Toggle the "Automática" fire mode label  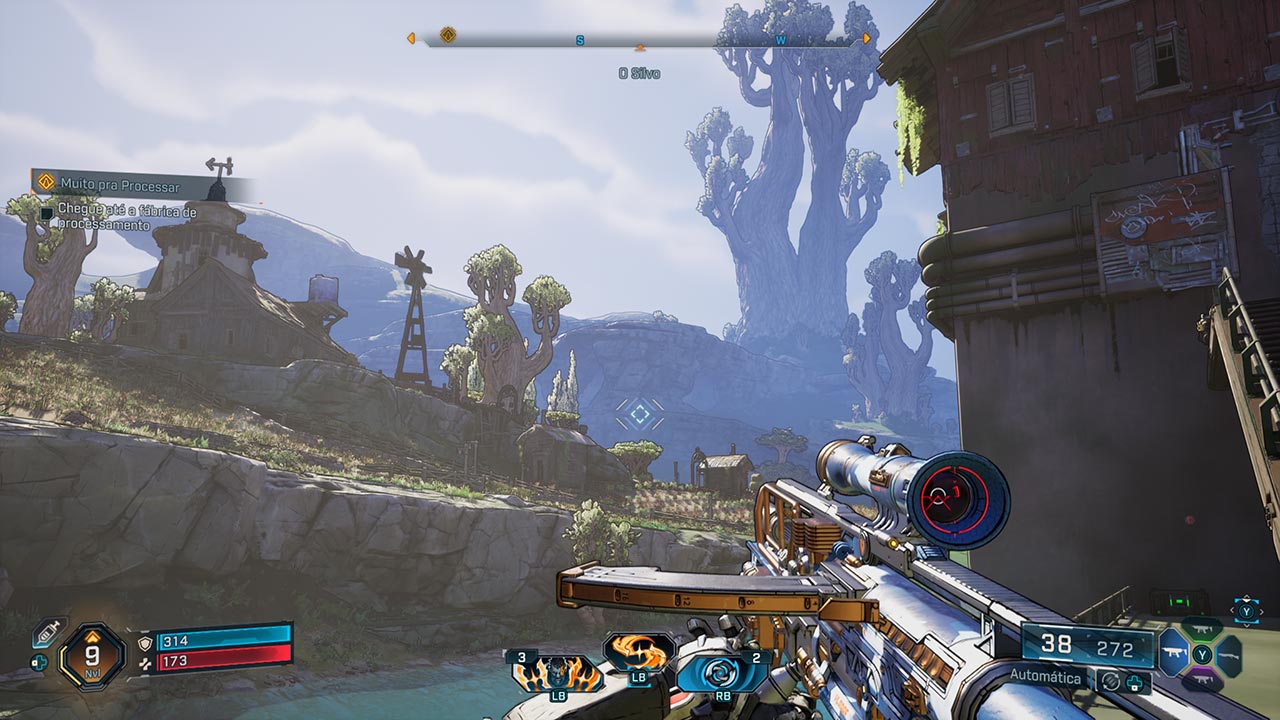coord(1045,678)
